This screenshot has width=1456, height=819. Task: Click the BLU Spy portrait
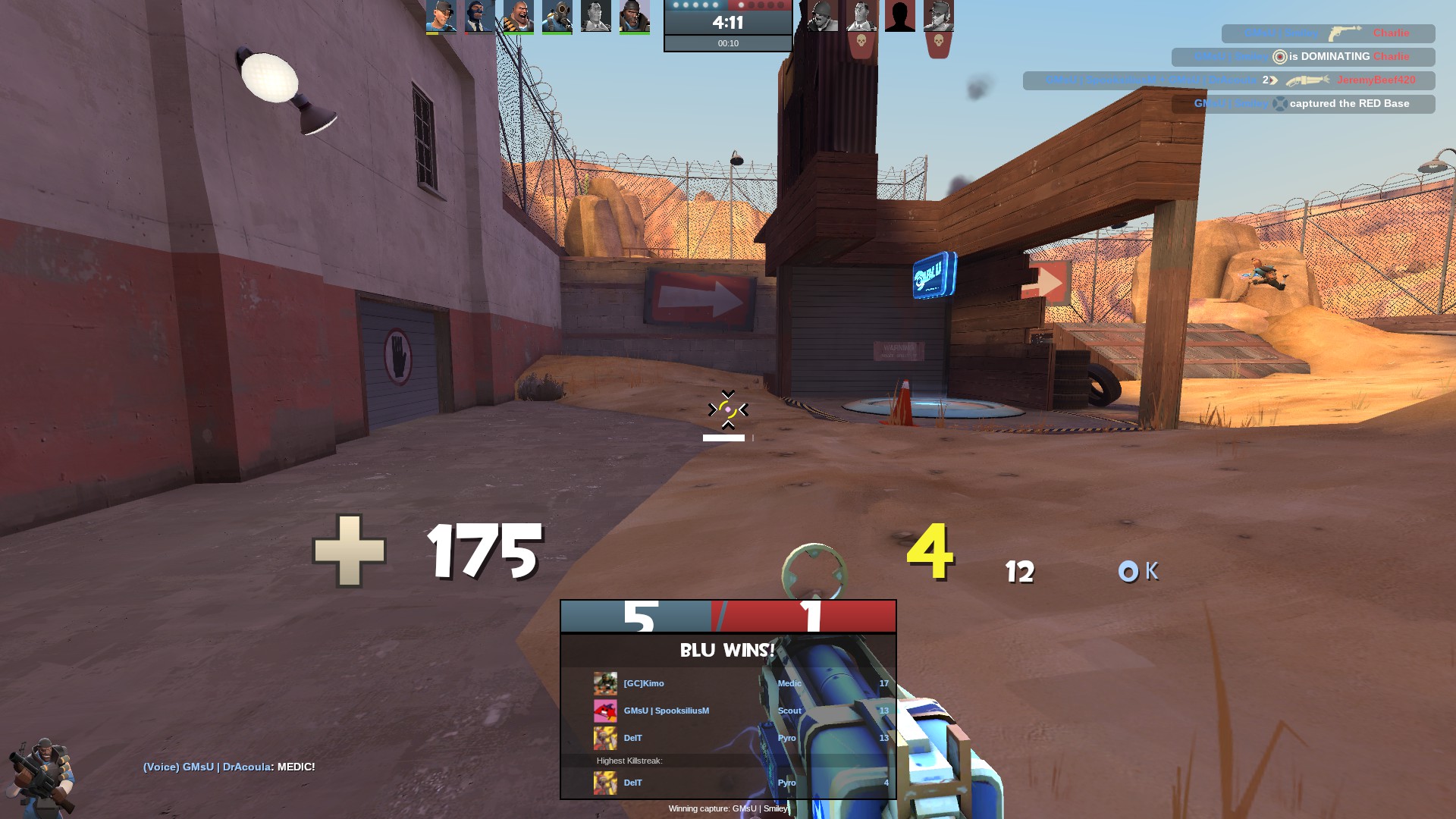point(479,16)
